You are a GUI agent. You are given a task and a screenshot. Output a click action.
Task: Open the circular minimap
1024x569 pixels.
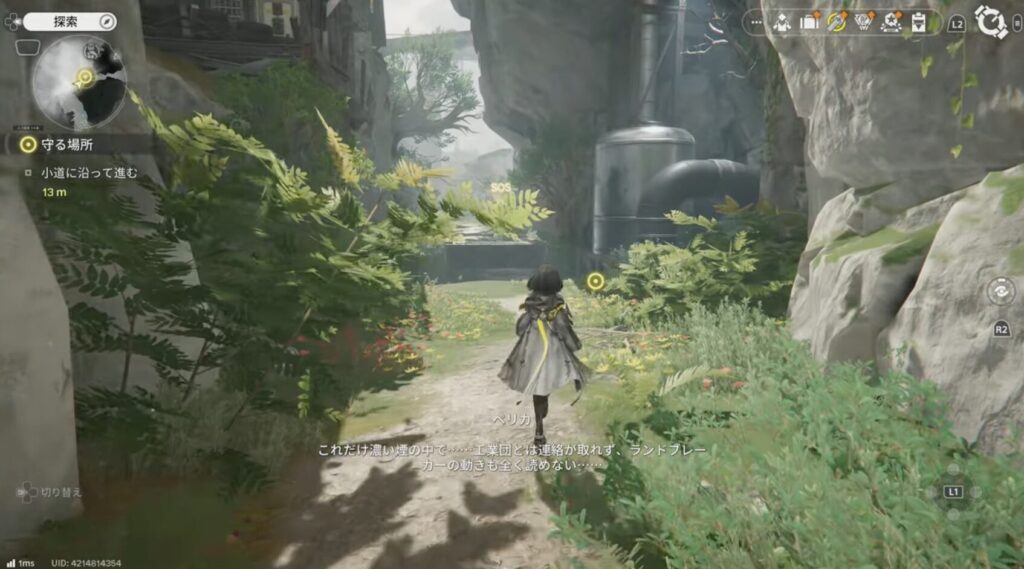click(x=79, y=82)
